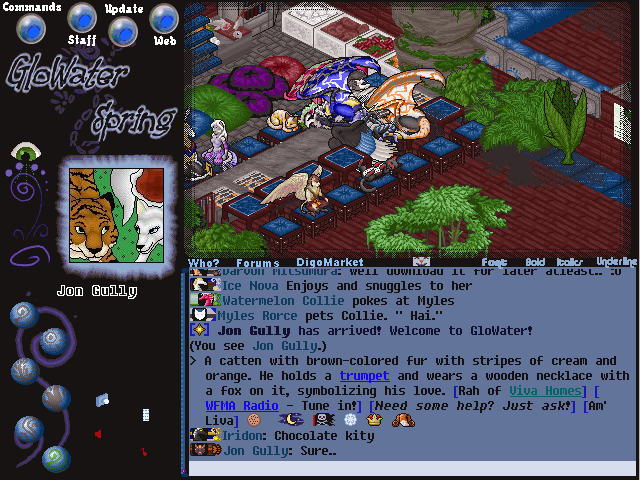Open the Forums link
The image size is (640, 480).
257,263
